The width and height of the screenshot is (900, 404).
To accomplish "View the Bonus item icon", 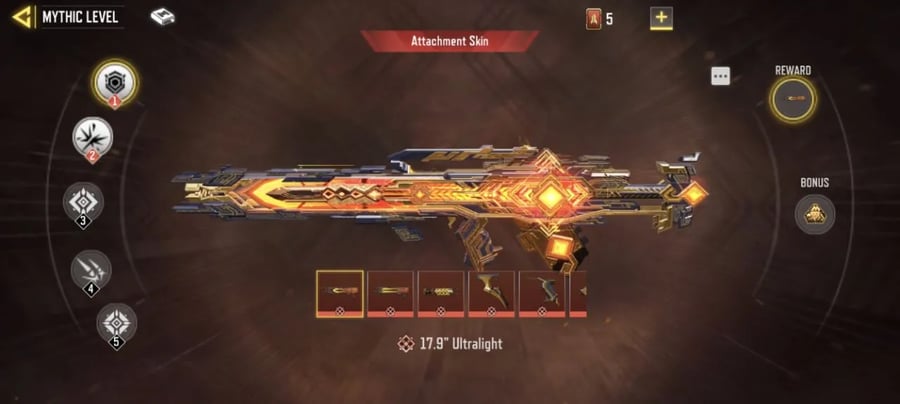I will click(x=814, y=213).
